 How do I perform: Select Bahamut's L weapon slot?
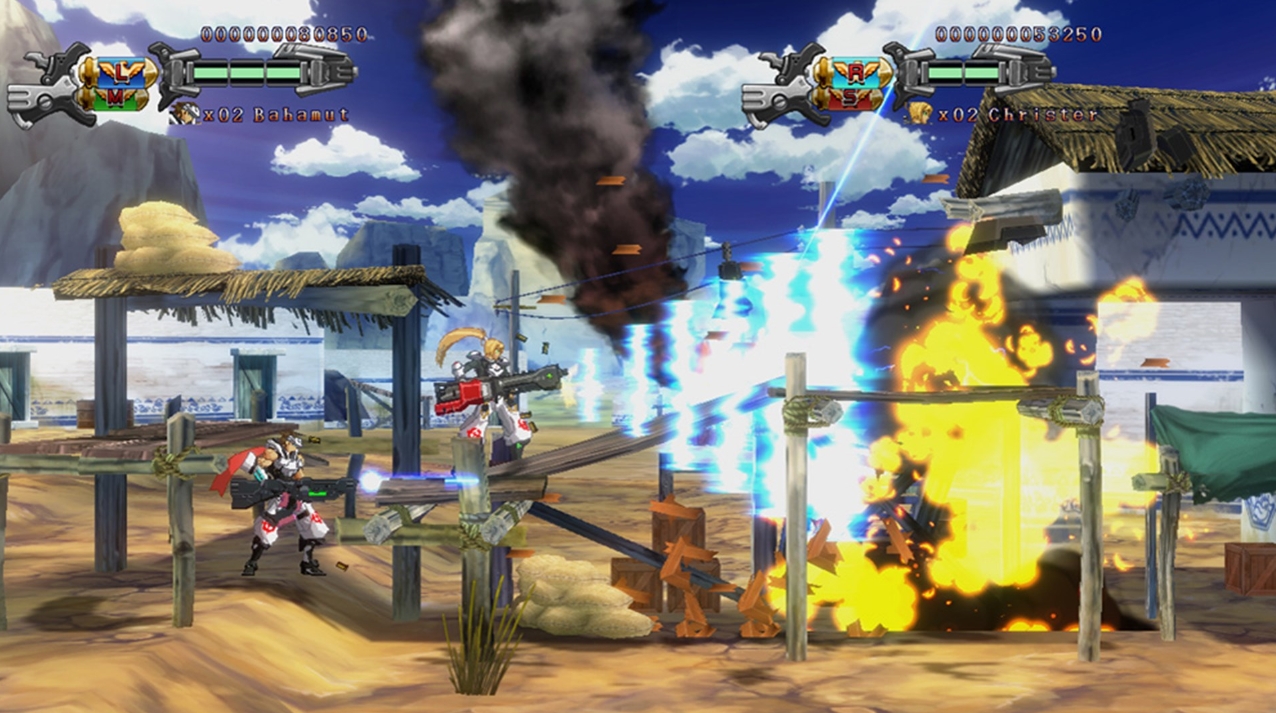tap(120, 70)
